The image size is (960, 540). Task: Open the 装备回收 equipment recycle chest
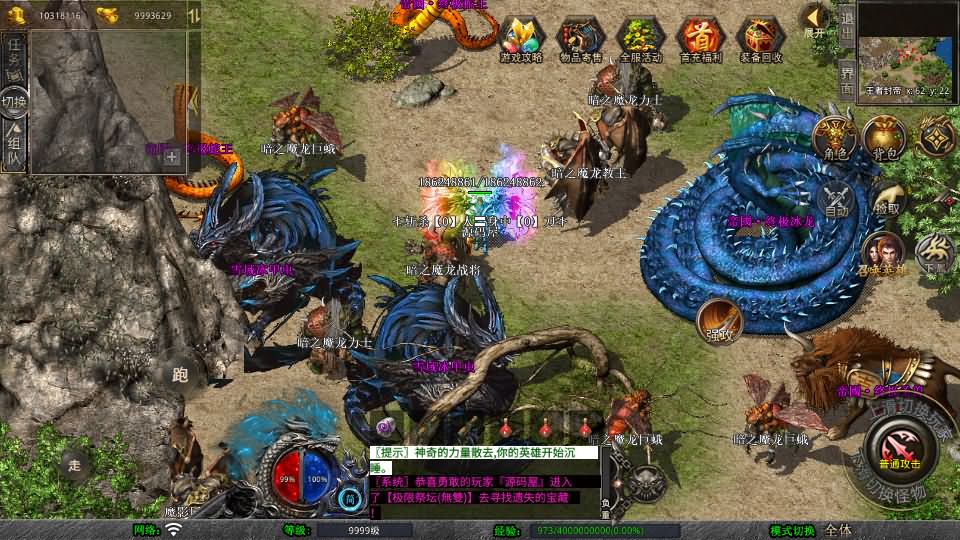click(760, 39)
